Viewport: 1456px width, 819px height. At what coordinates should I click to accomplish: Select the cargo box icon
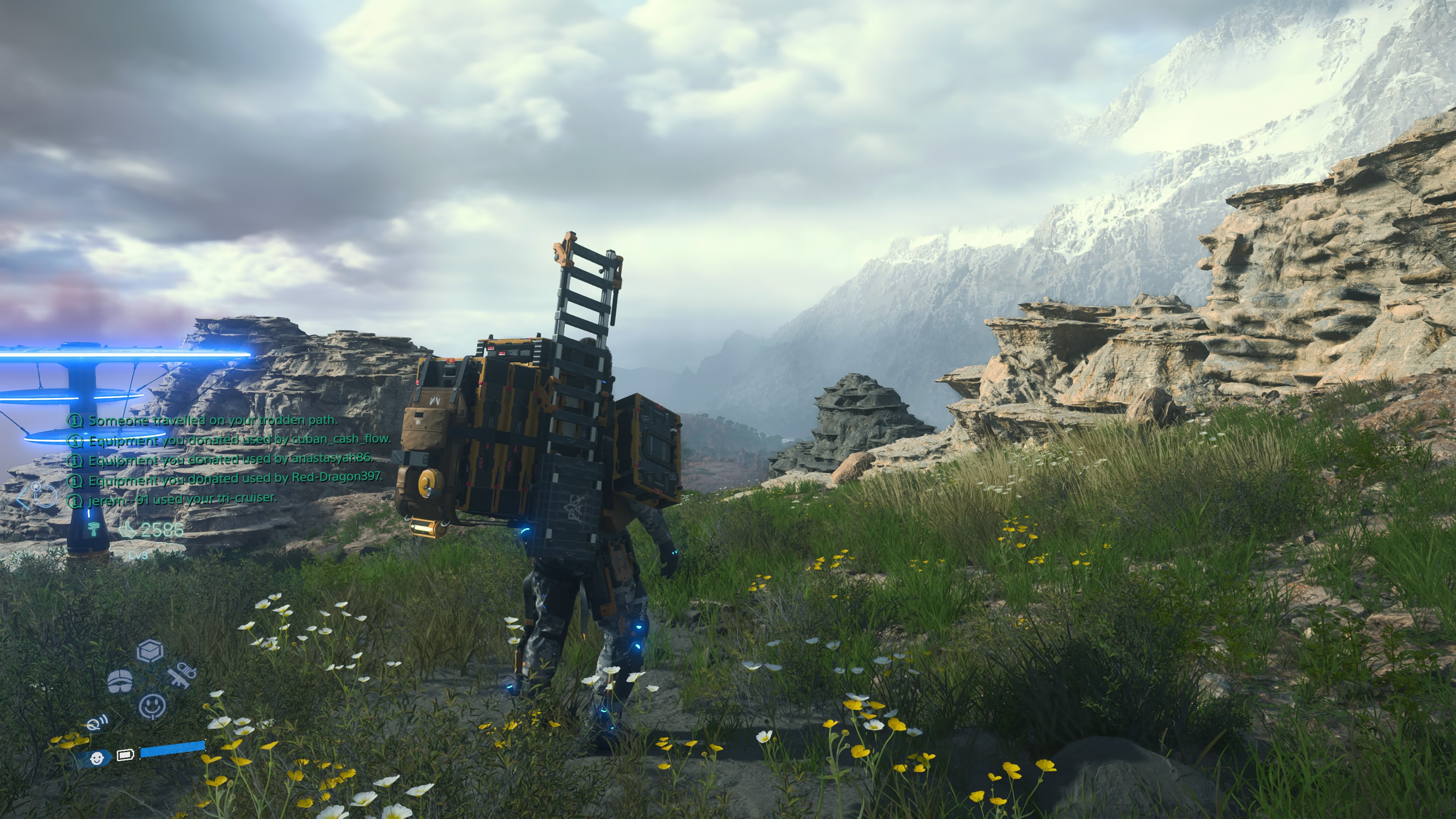point(151,651)
